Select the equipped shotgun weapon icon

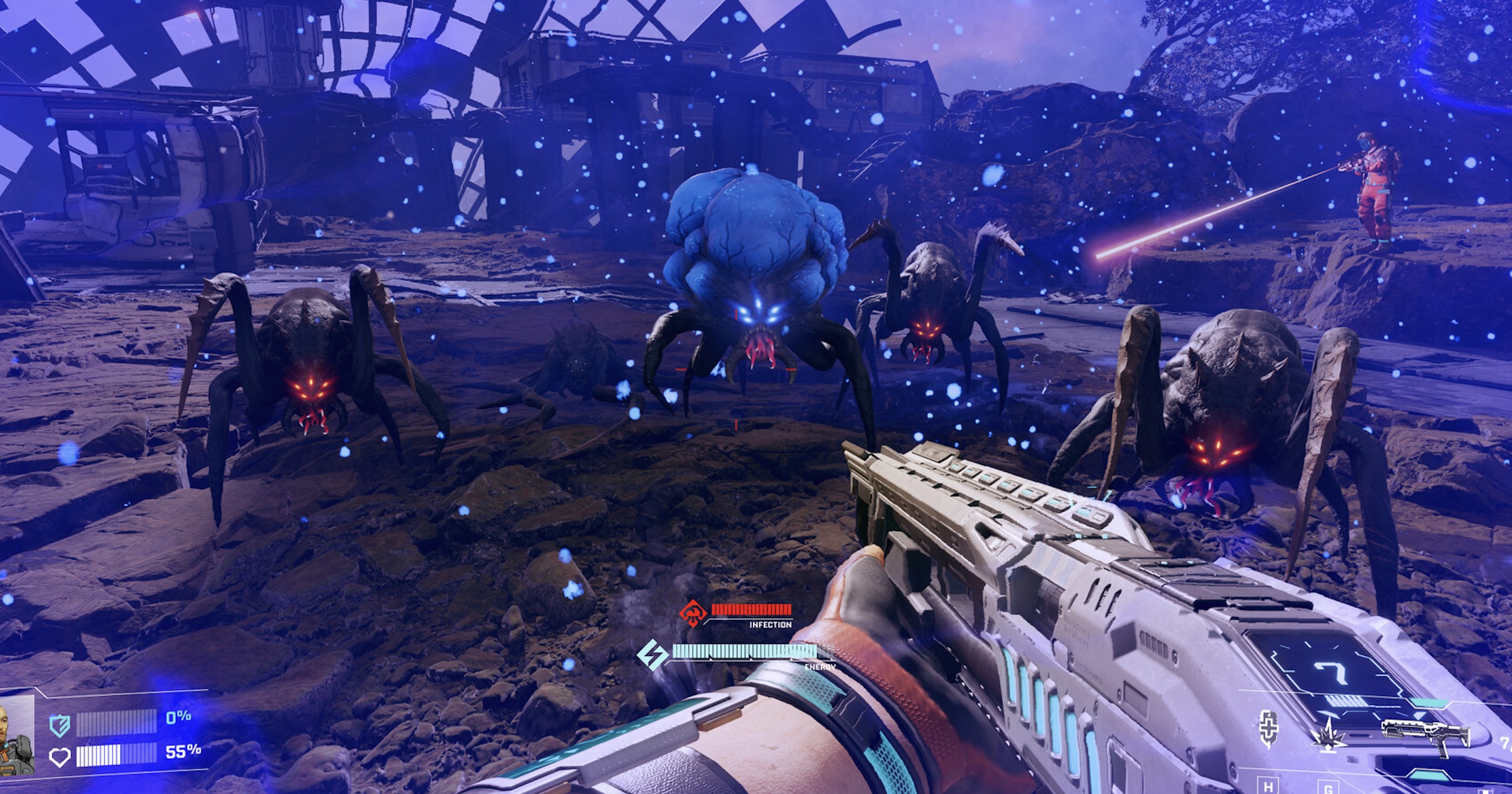tap(1425, 736)
